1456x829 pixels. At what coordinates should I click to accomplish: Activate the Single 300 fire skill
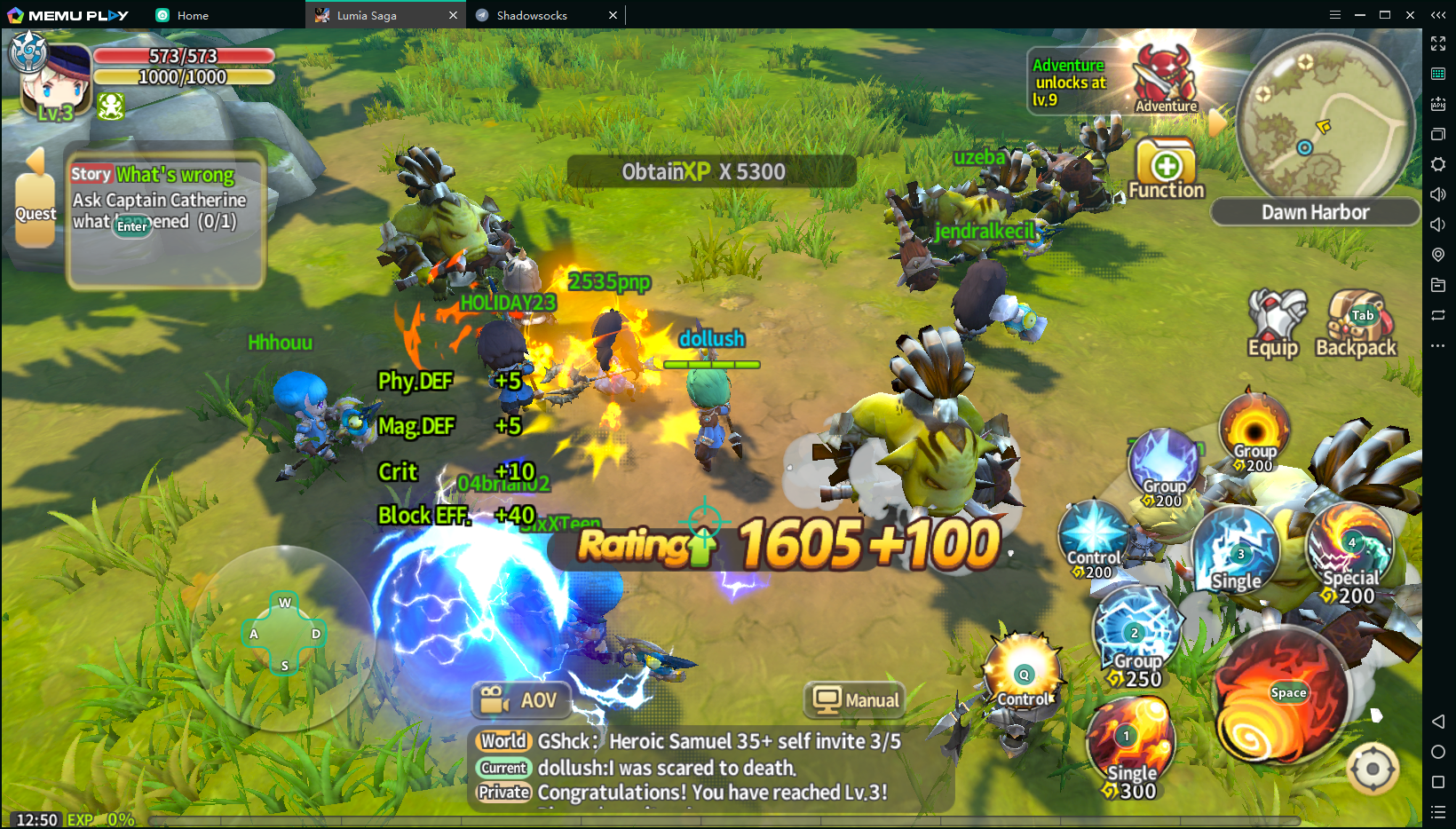point(1131,746)
